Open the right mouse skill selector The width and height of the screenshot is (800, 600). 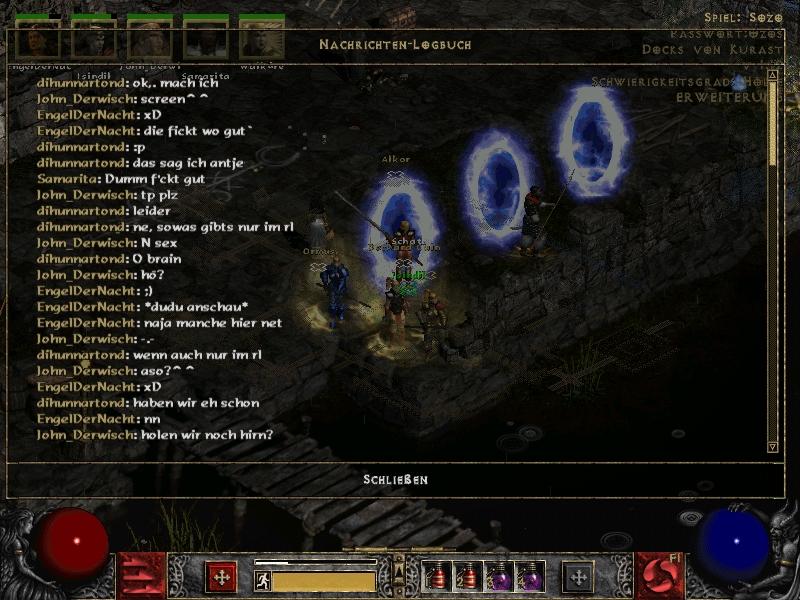pyautogui.click(x=578, y=577)
